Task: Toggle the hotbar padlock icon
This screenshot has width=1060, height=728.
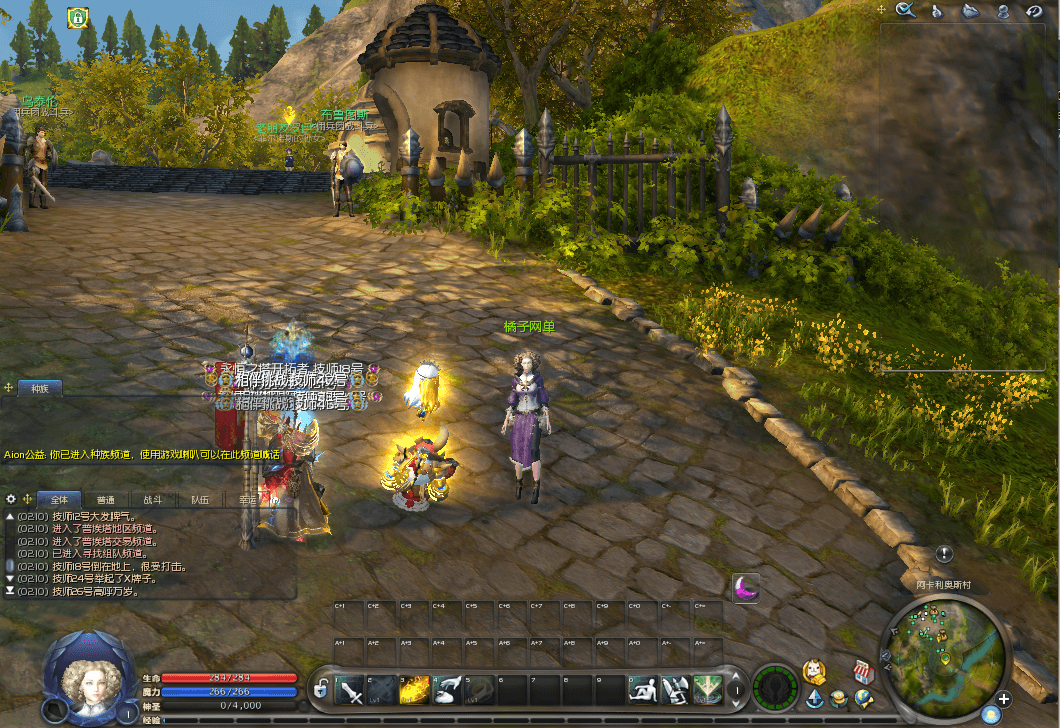Action: coord(321,689)
